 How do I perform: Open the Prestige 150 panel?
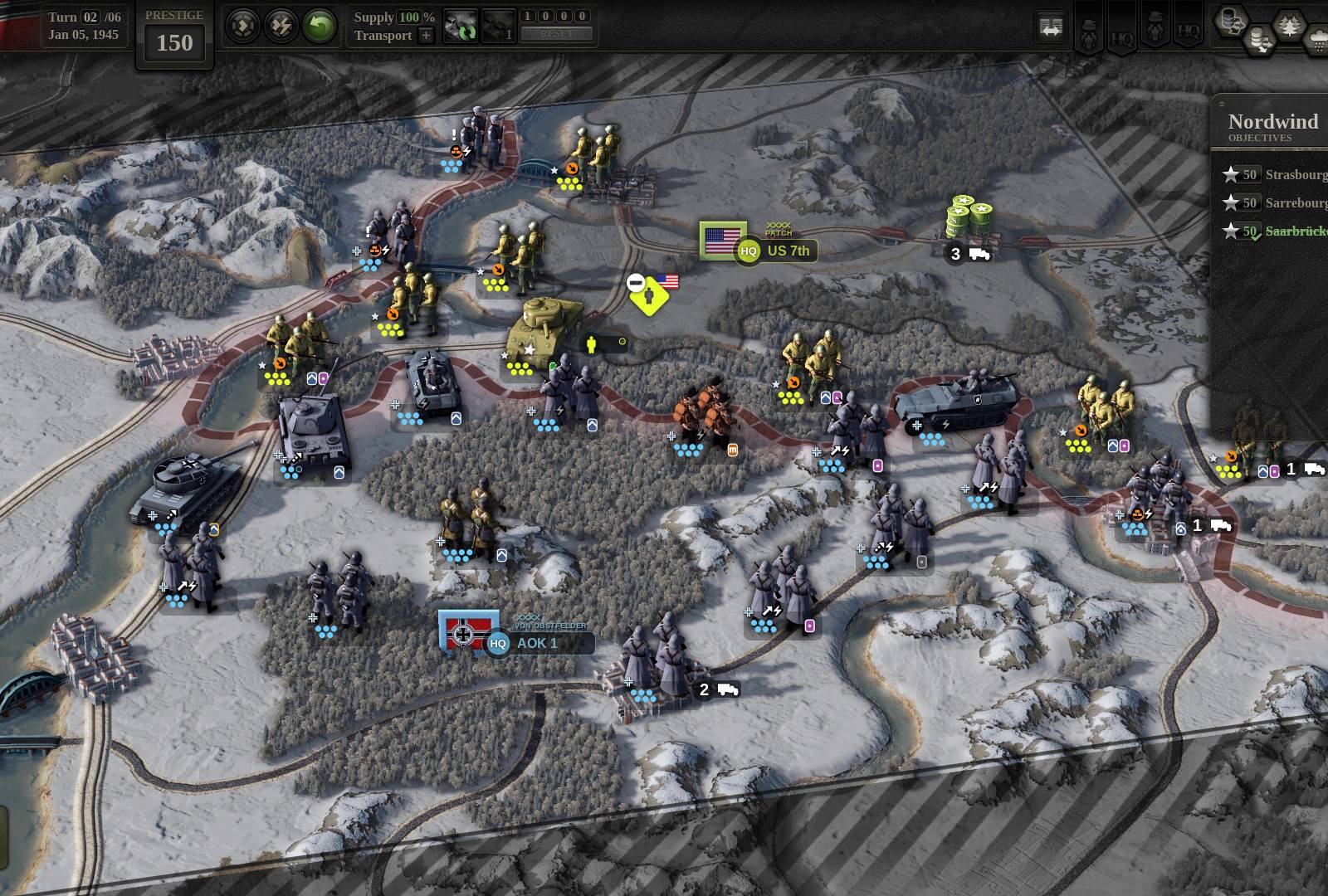[x=174, y=35]
